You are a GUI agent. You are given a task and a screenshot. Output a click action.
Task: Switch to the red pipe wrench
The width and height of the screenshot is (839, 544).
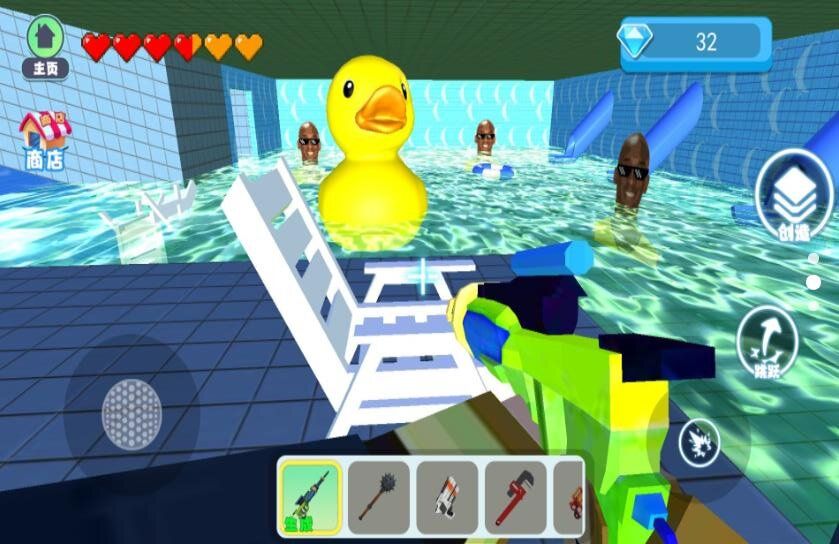516,495
